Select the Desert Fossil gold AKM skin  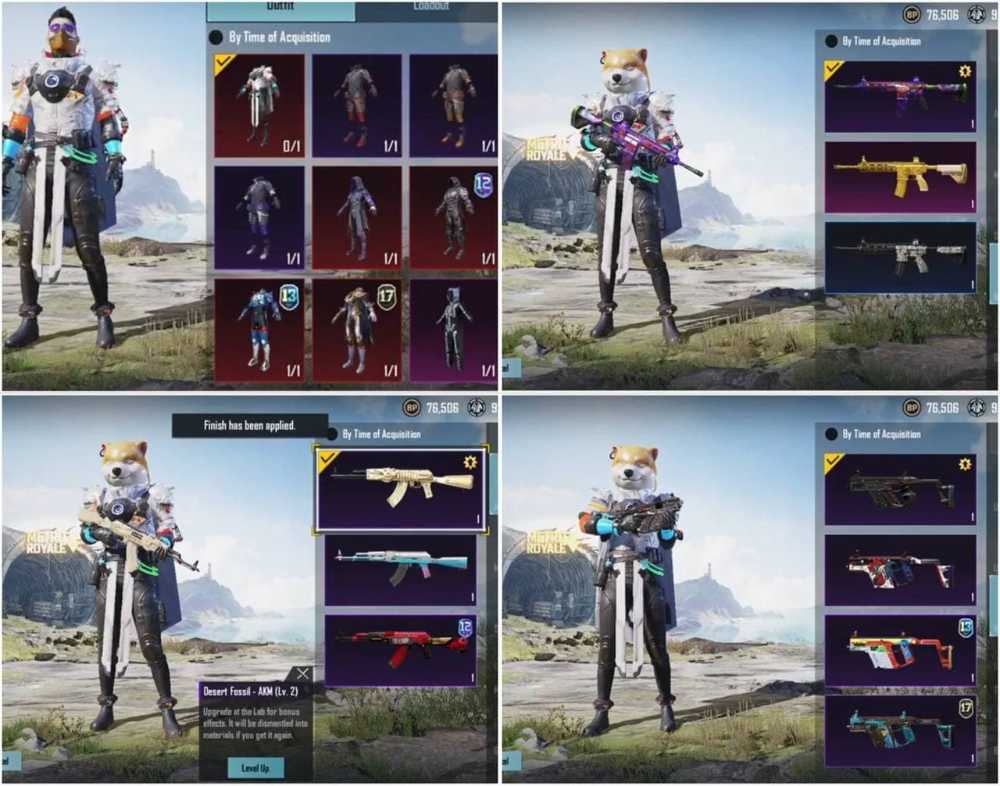pyautogui.click(x=401, y=488)
